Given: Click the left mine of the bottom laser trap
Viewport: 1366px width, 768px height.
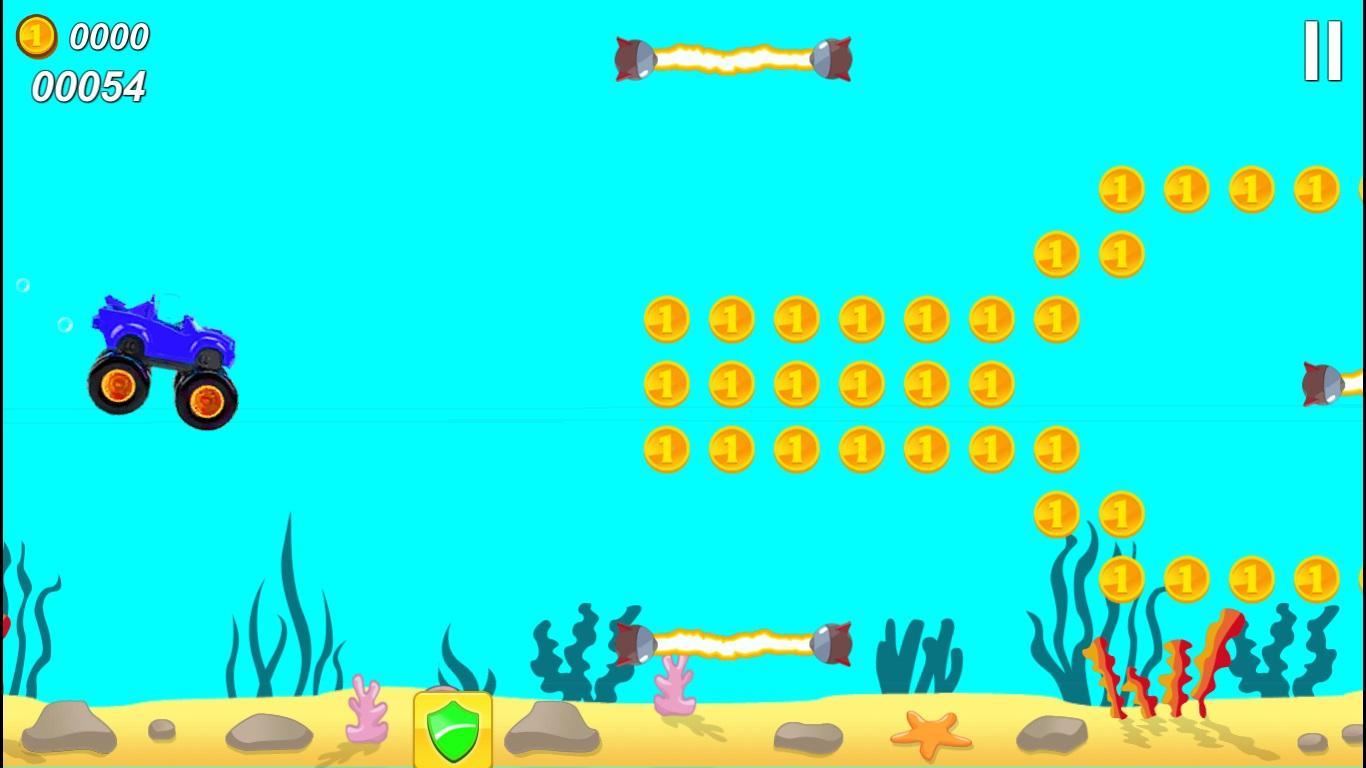Looking at the screenshot, I should click(634, 641).
